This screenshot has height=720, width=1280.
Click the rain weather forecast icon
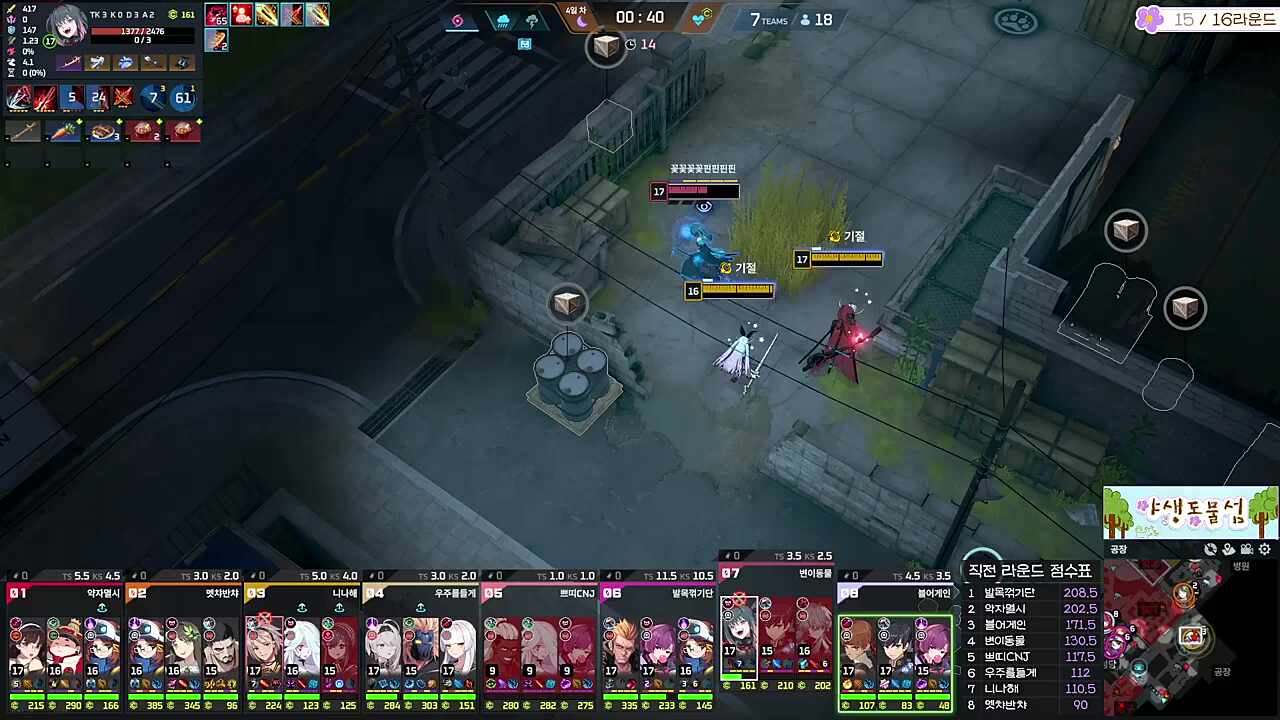pyautogui.click(x=503, y=20)
